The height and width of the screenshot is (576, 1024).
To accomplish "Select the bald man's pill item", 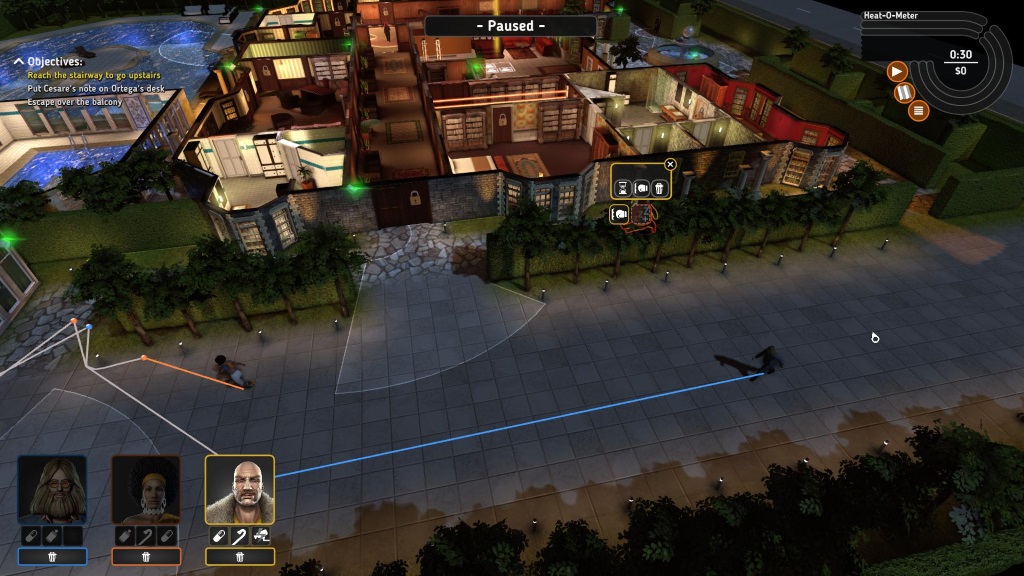I will (220, 536).
